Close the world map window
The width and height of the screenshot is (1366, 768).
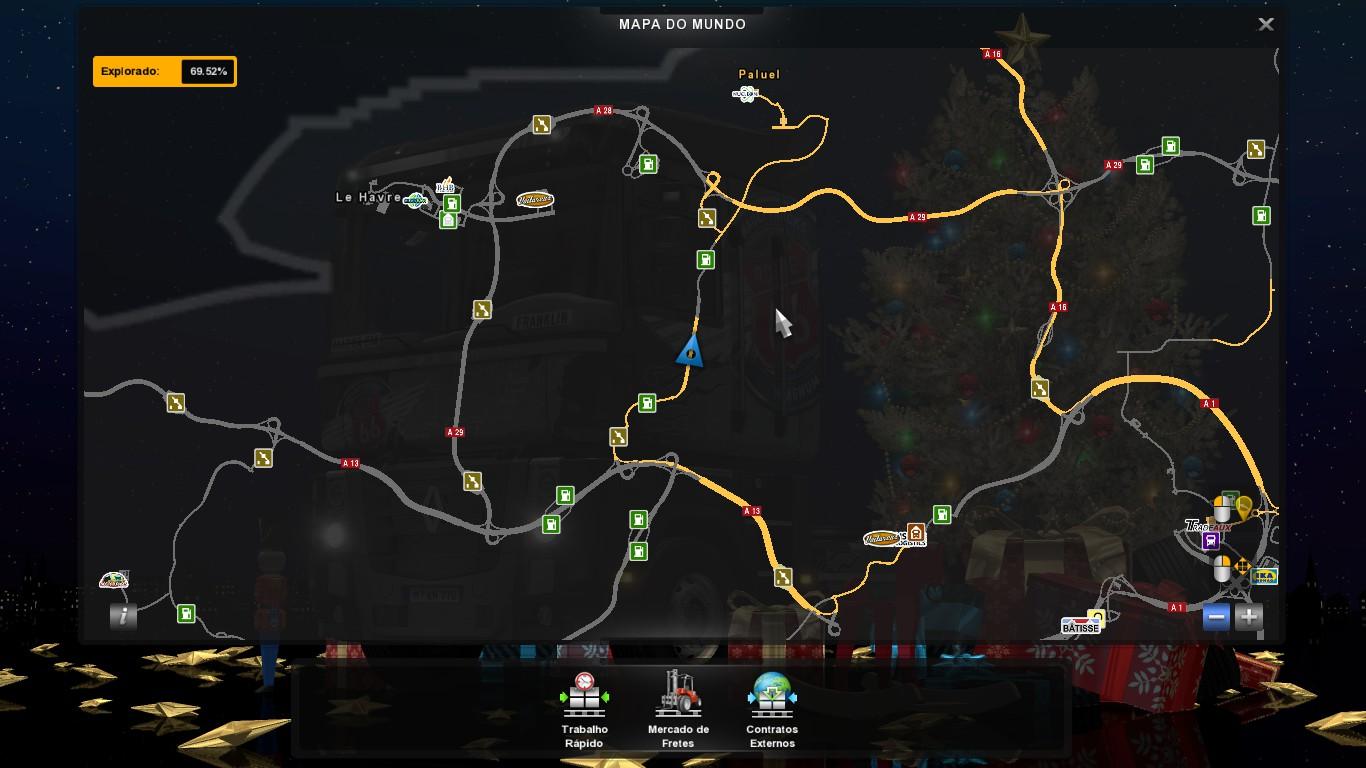click(1265, 25)
